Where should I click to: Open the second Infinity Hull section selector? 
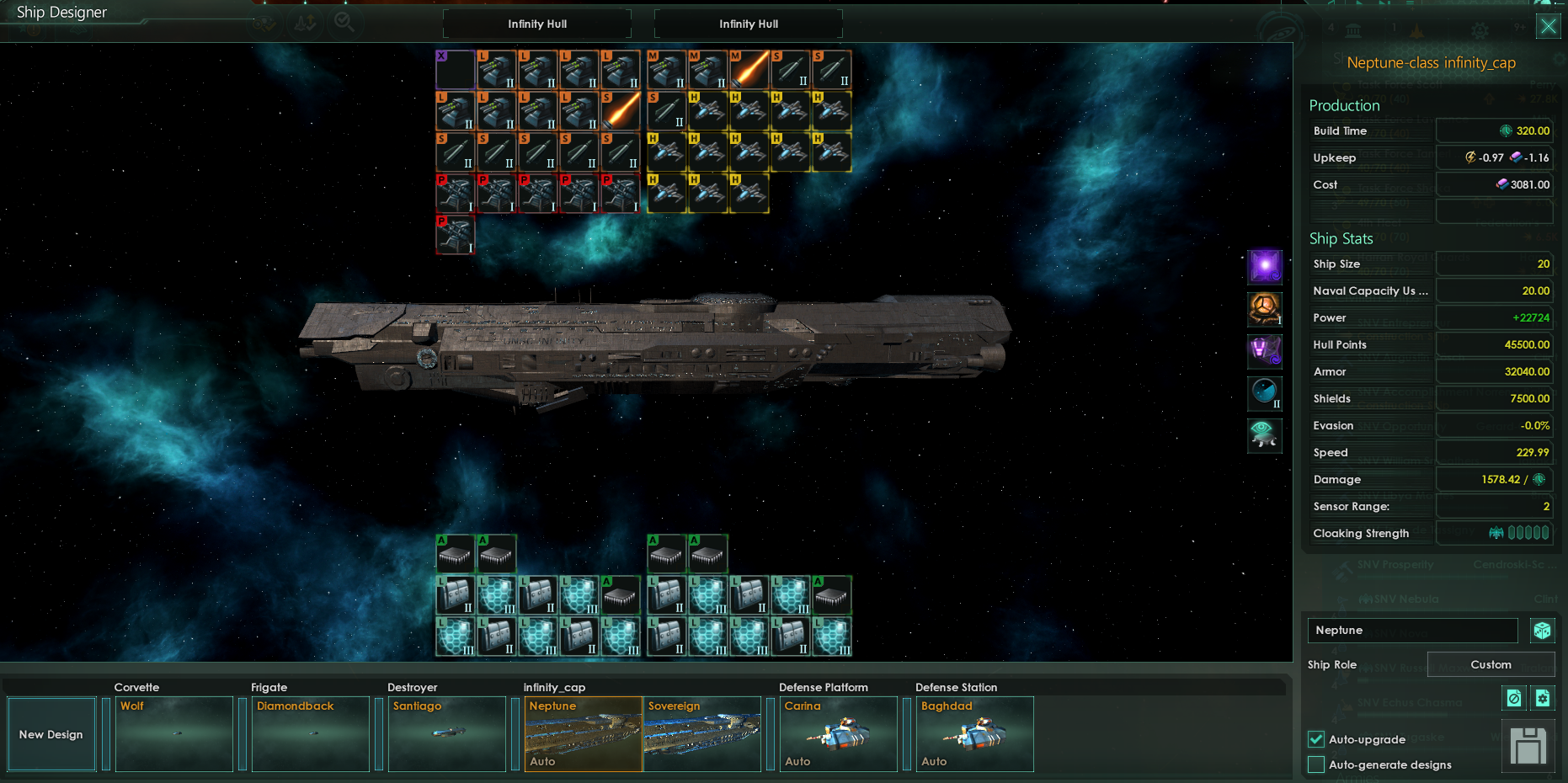click(x=748, y=24)
